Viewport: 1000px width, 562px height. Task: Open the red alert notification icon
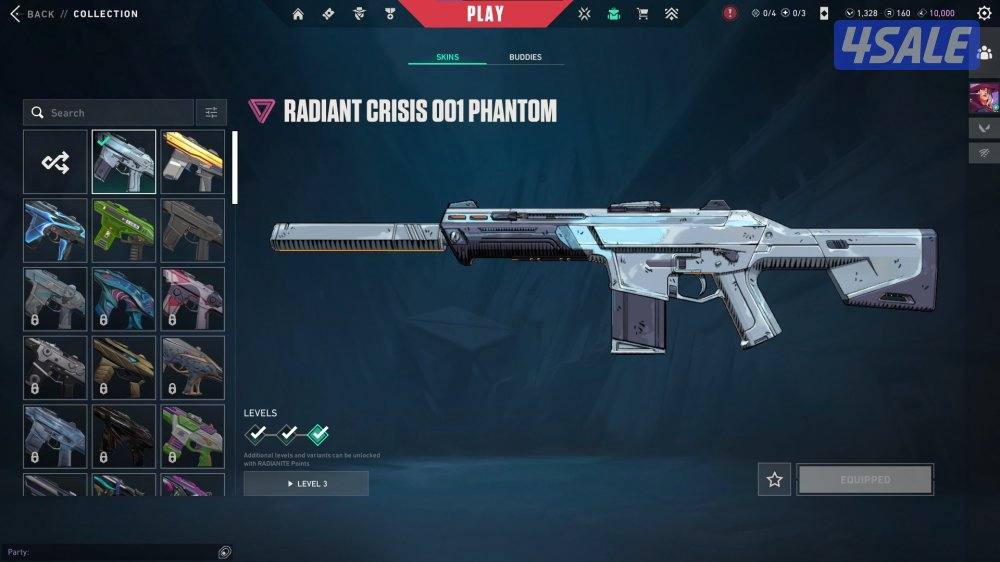pyautogui.click(x=730, y=14)
